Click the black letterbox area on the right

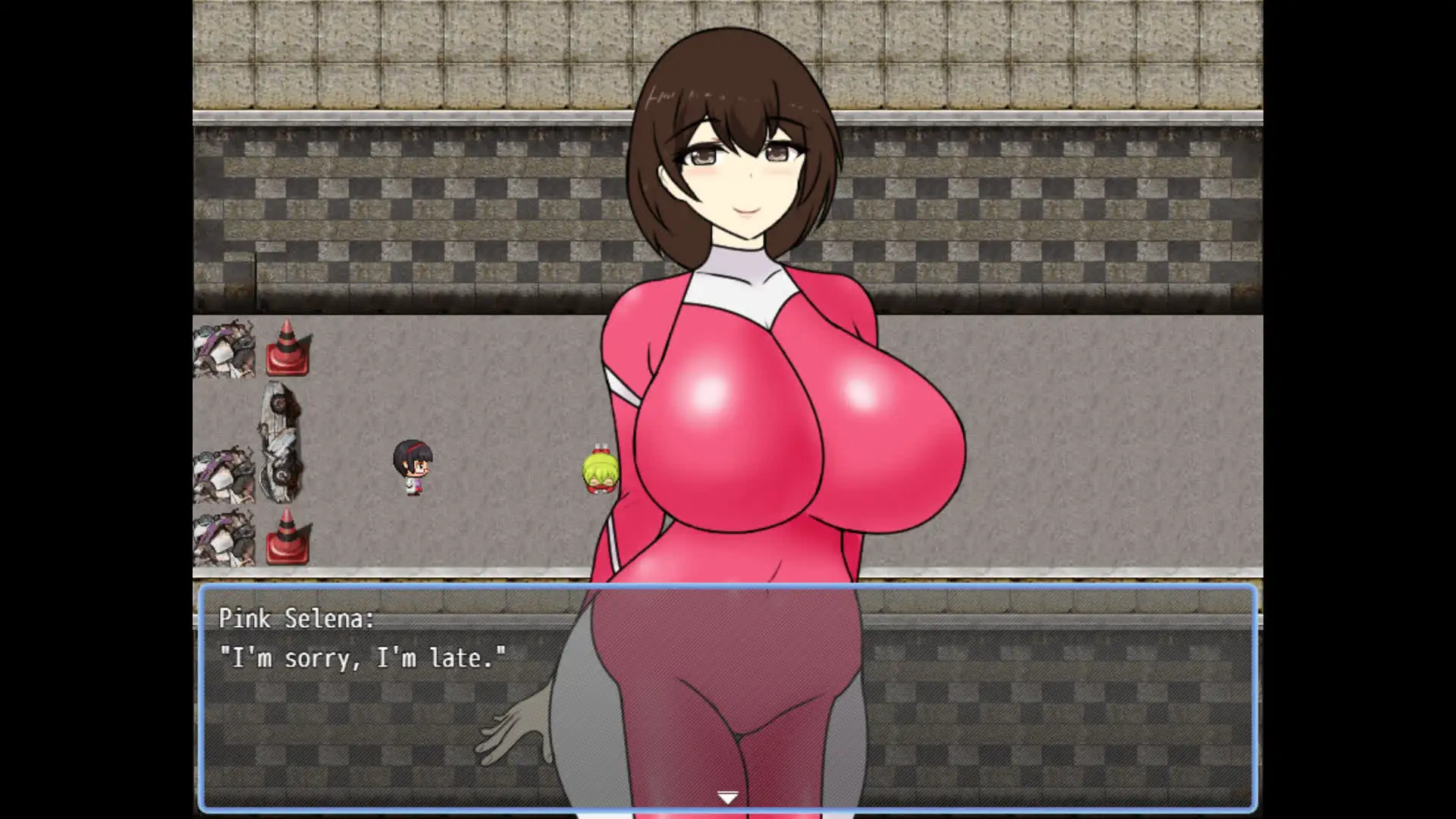[1365, 409]
